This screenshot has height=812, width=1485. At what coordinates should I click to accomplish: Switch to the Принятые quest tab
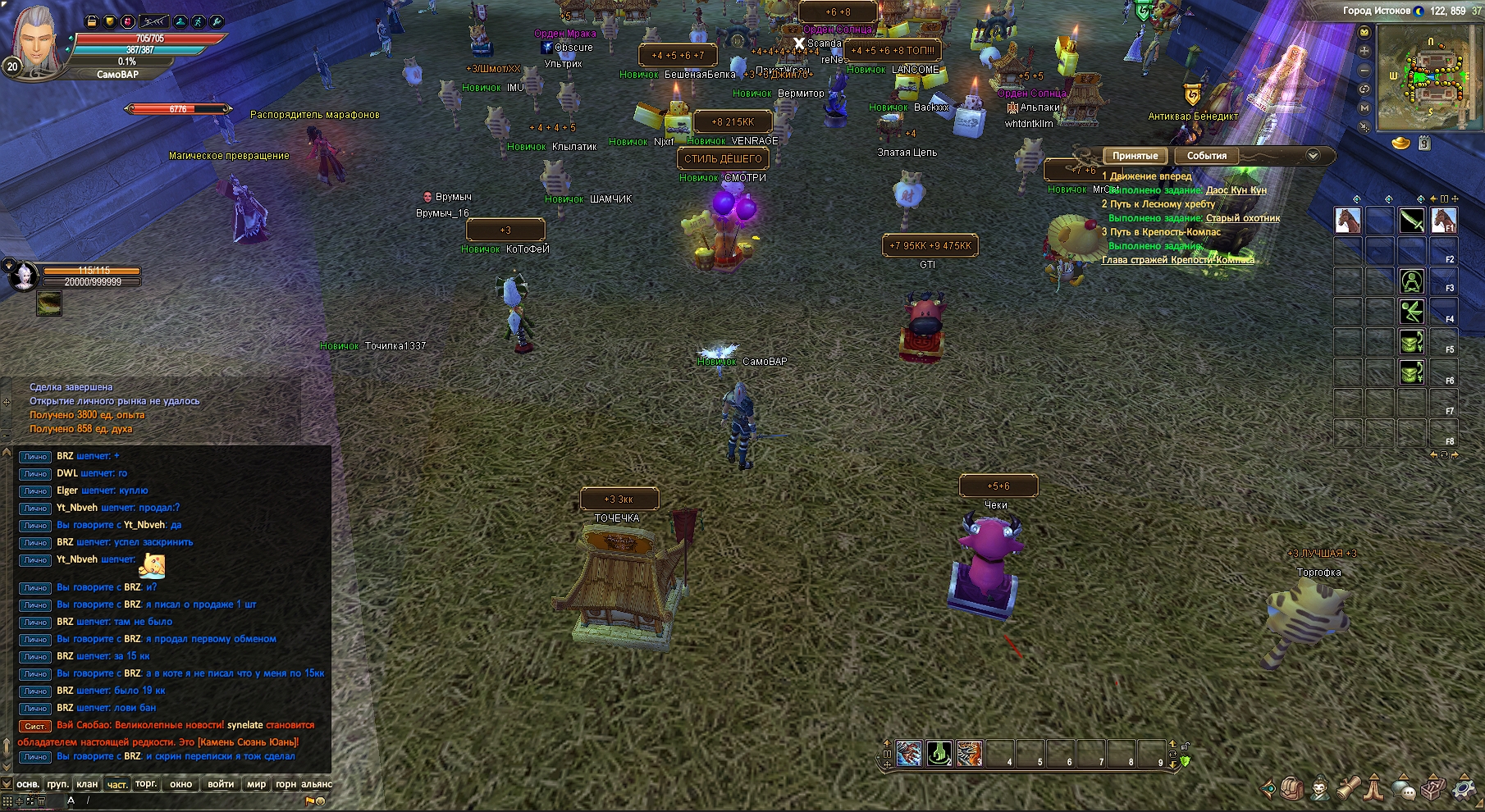coord(1135,156)
